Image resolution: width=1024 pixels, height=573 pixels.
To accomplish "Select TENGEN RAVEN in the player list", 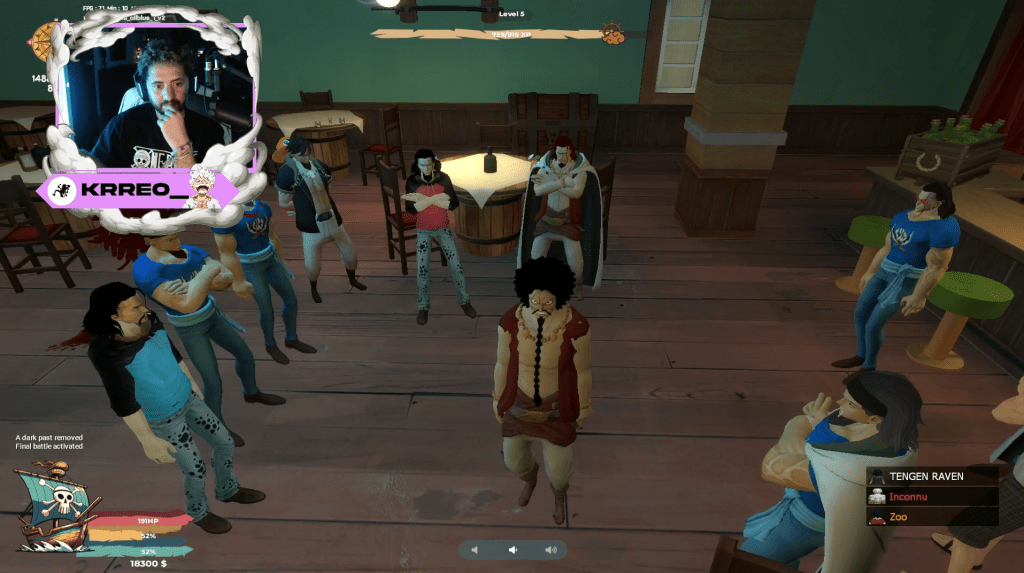I will (932, 476).
